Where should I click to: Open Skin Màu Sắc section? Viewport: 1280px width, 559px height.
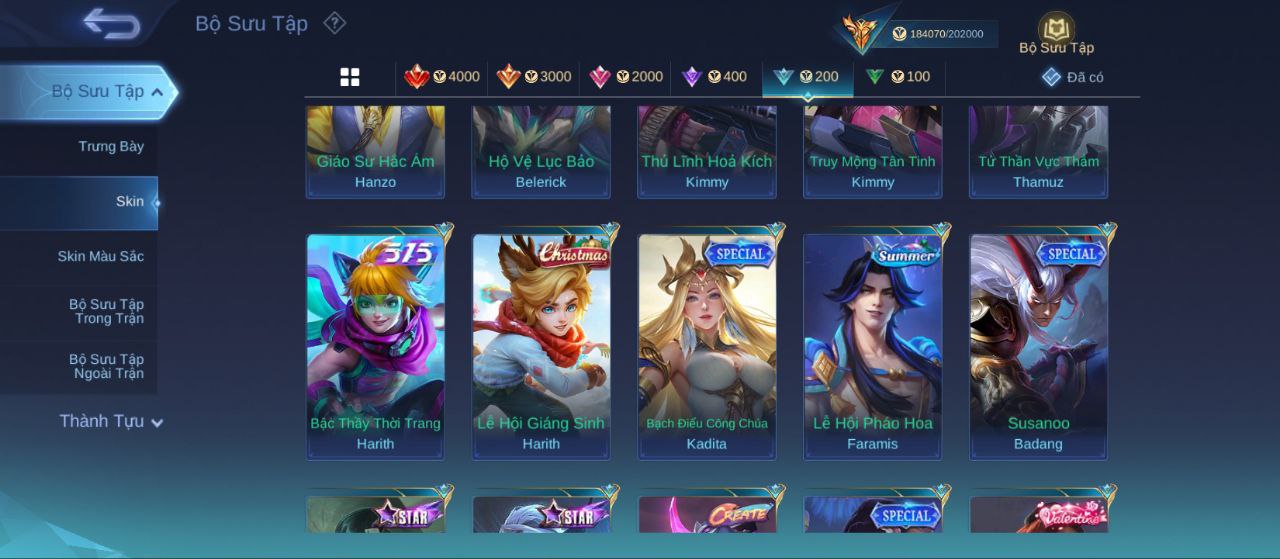pos(100,257)
